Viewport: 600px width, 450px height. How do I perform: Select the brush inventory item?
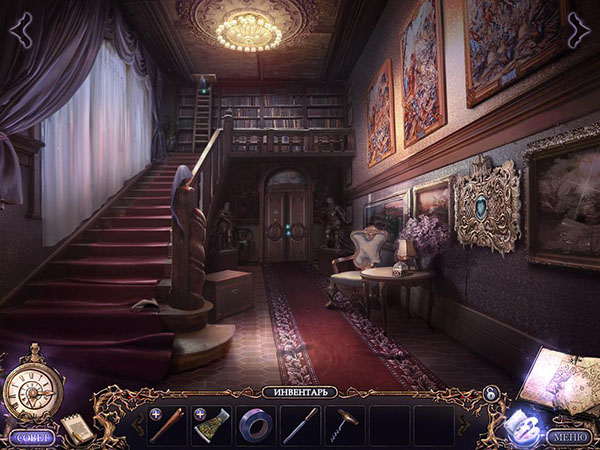(x=211, y=425)
